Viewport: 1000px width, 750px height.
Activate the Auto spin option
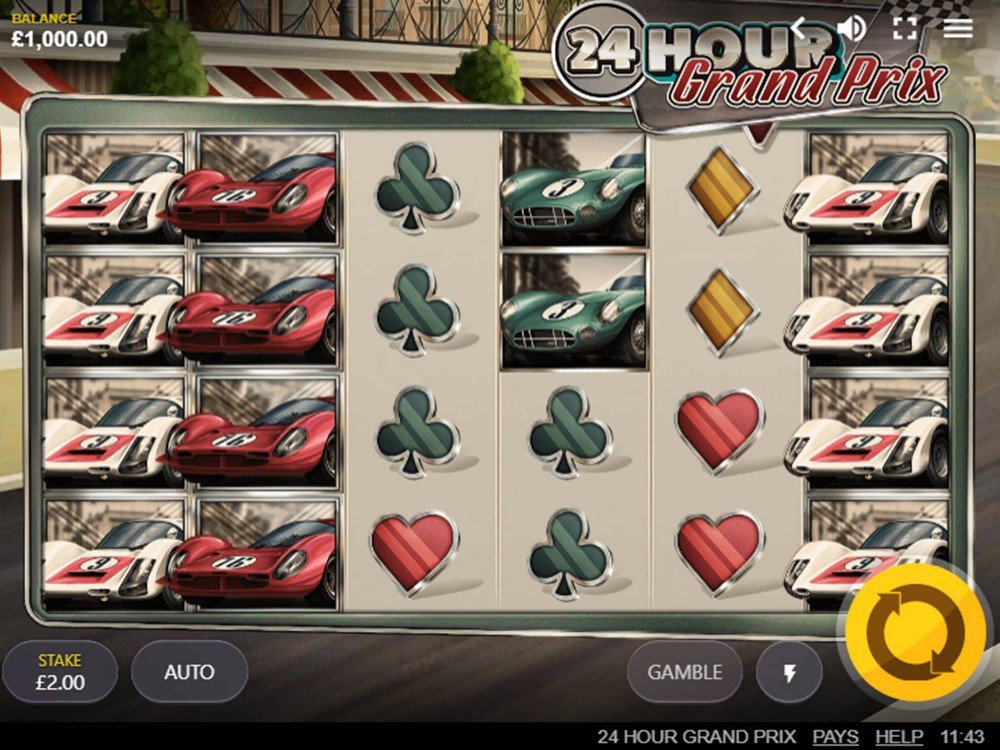[x=189, y=672]
